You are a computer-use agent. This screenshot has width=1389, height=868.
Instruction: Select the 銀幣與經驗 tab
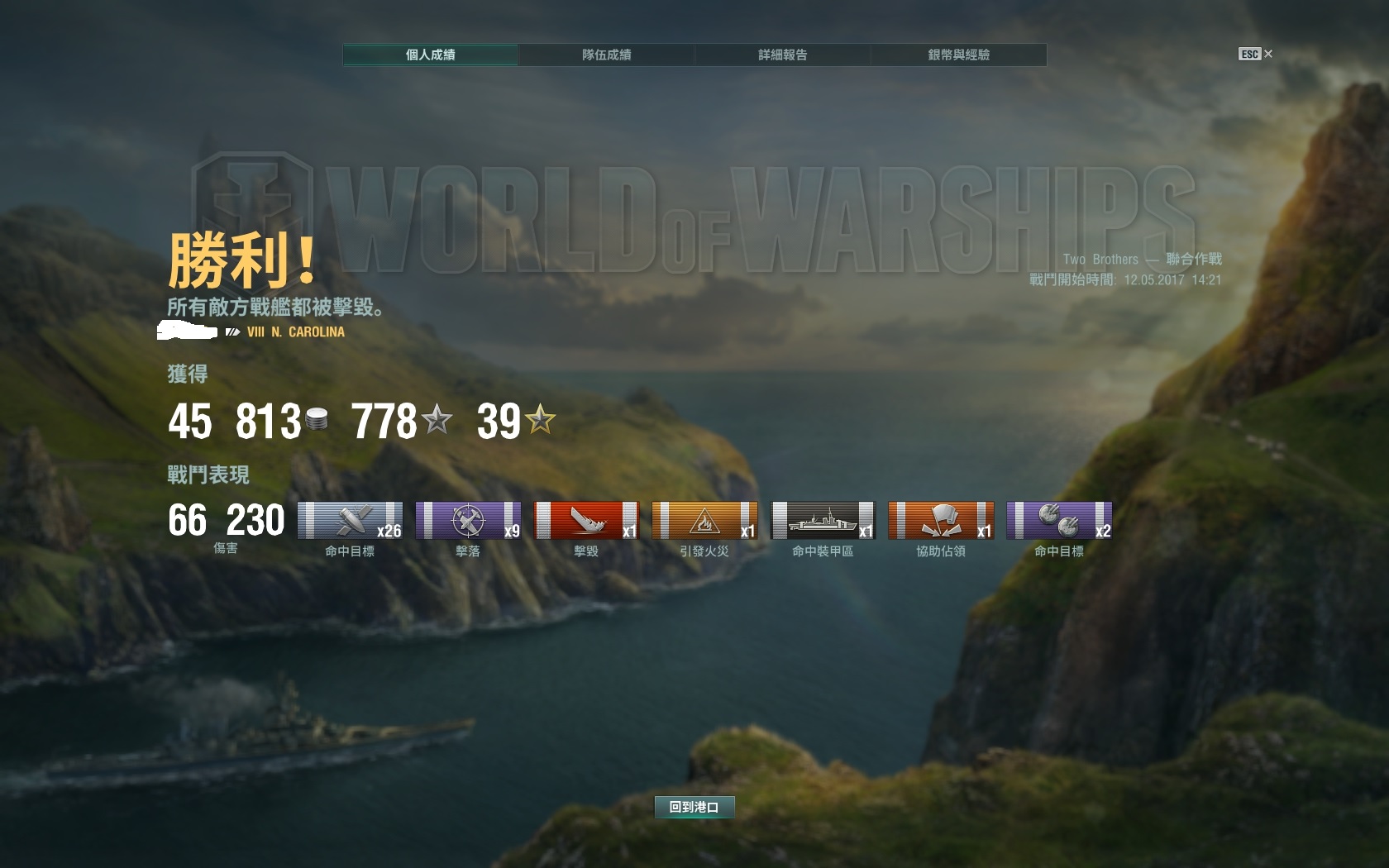coord(959,55)
